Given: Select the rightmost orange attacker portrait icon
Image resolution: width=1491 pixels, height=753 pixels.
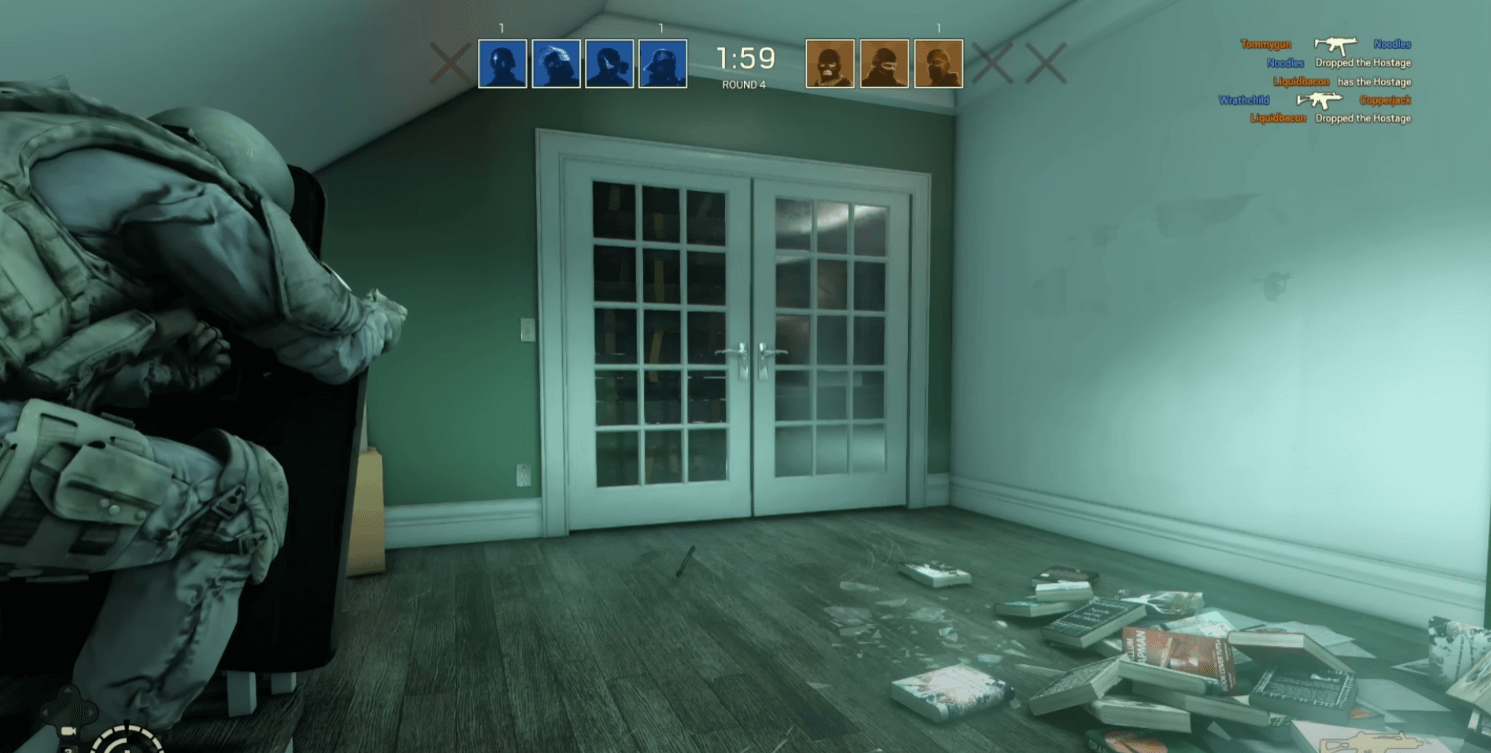Looking at the screenshot, I should click(x=939, y=61).
